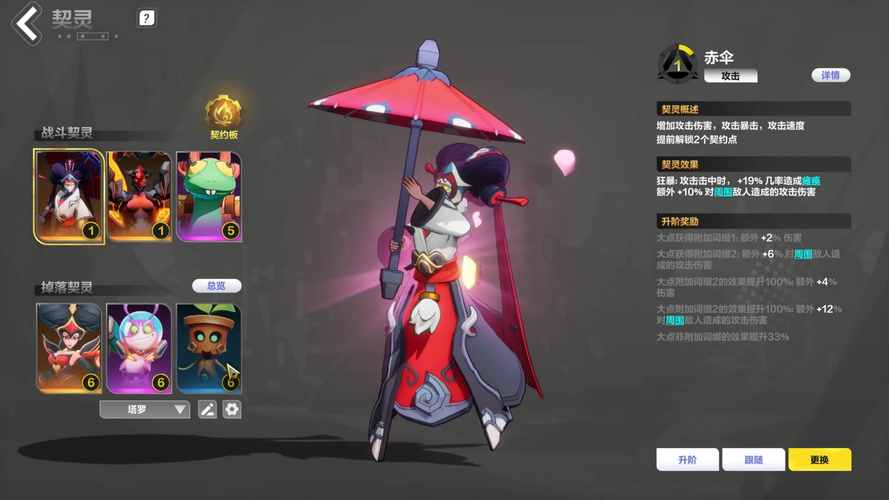Show 详情 details for 赤伞

(830, 75)
